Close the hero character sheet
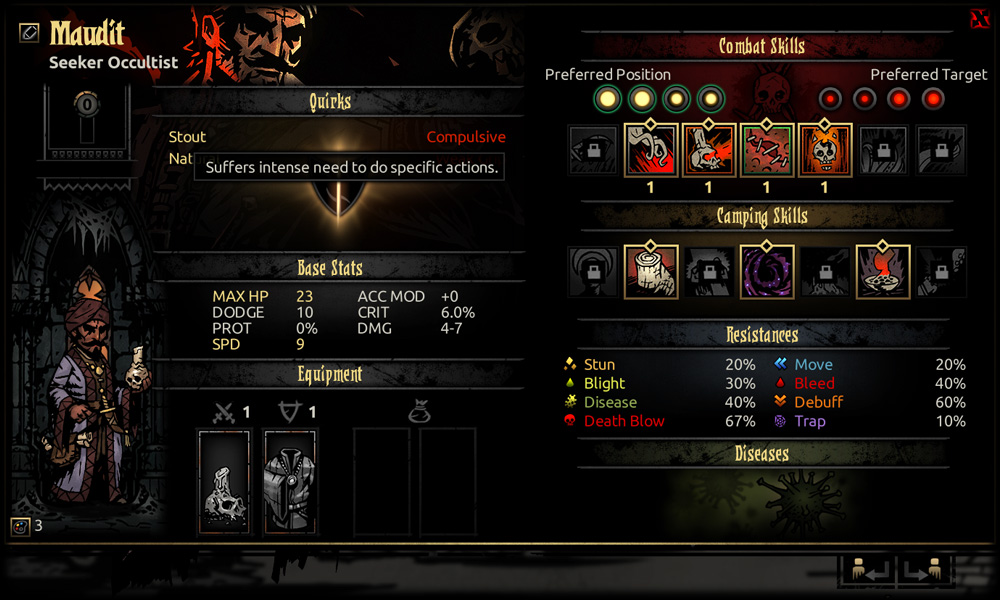 click(x=979, y=19)
